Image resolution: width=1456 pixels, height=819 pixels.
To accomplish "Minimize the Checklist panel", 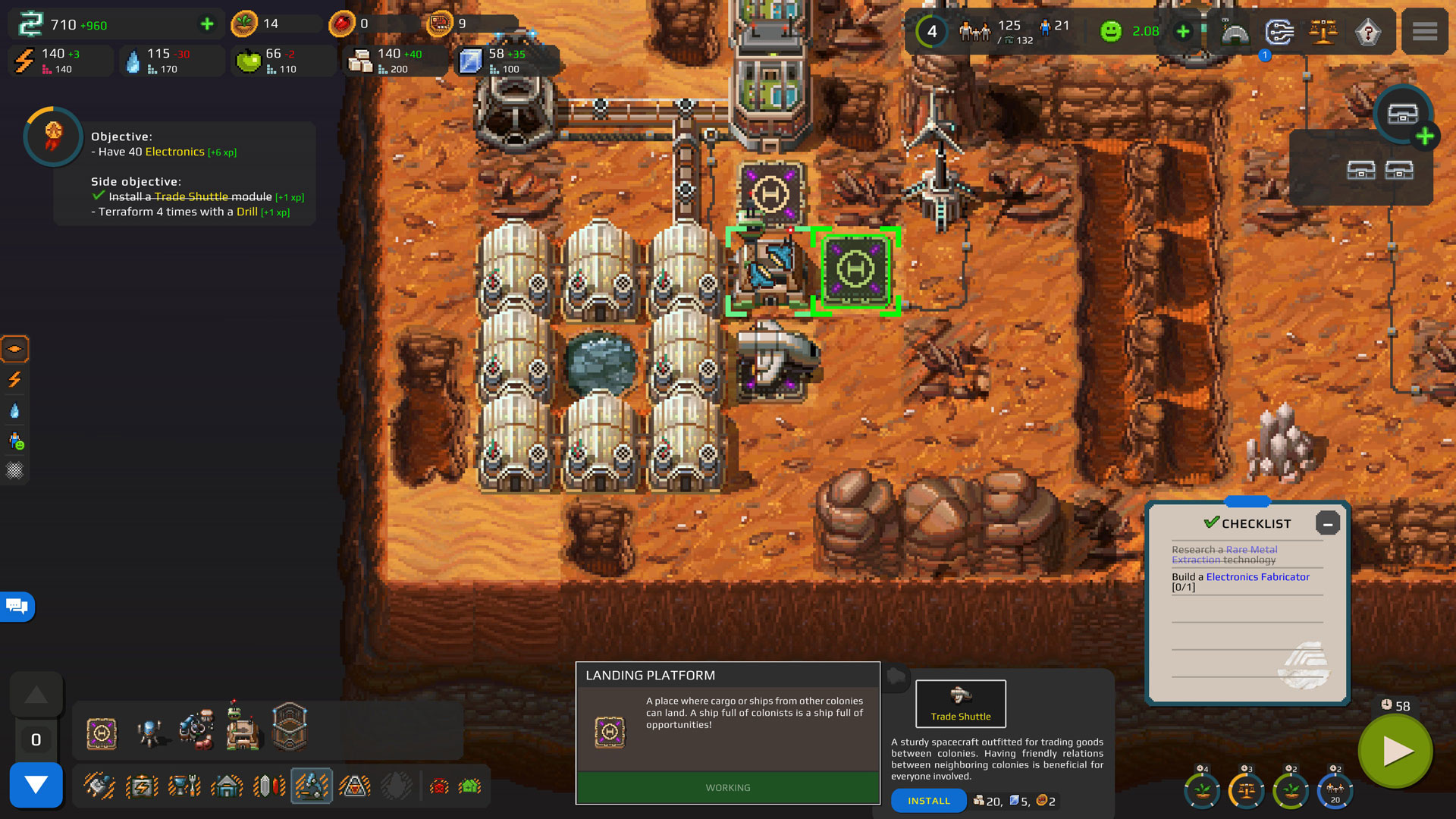I will click(1327, 524).
